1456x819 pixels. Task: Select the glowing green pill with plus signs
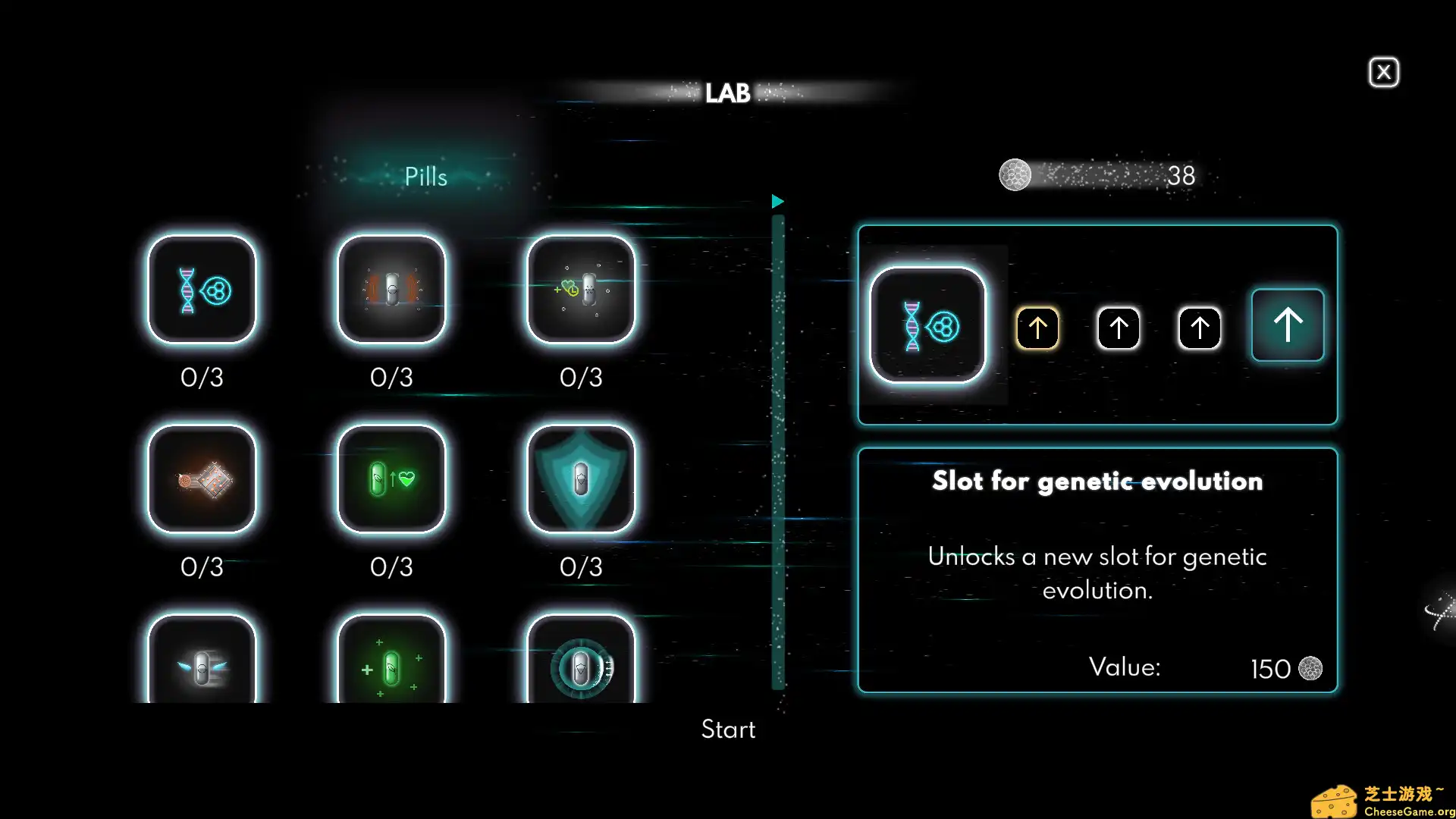click(x=391, y=666)
